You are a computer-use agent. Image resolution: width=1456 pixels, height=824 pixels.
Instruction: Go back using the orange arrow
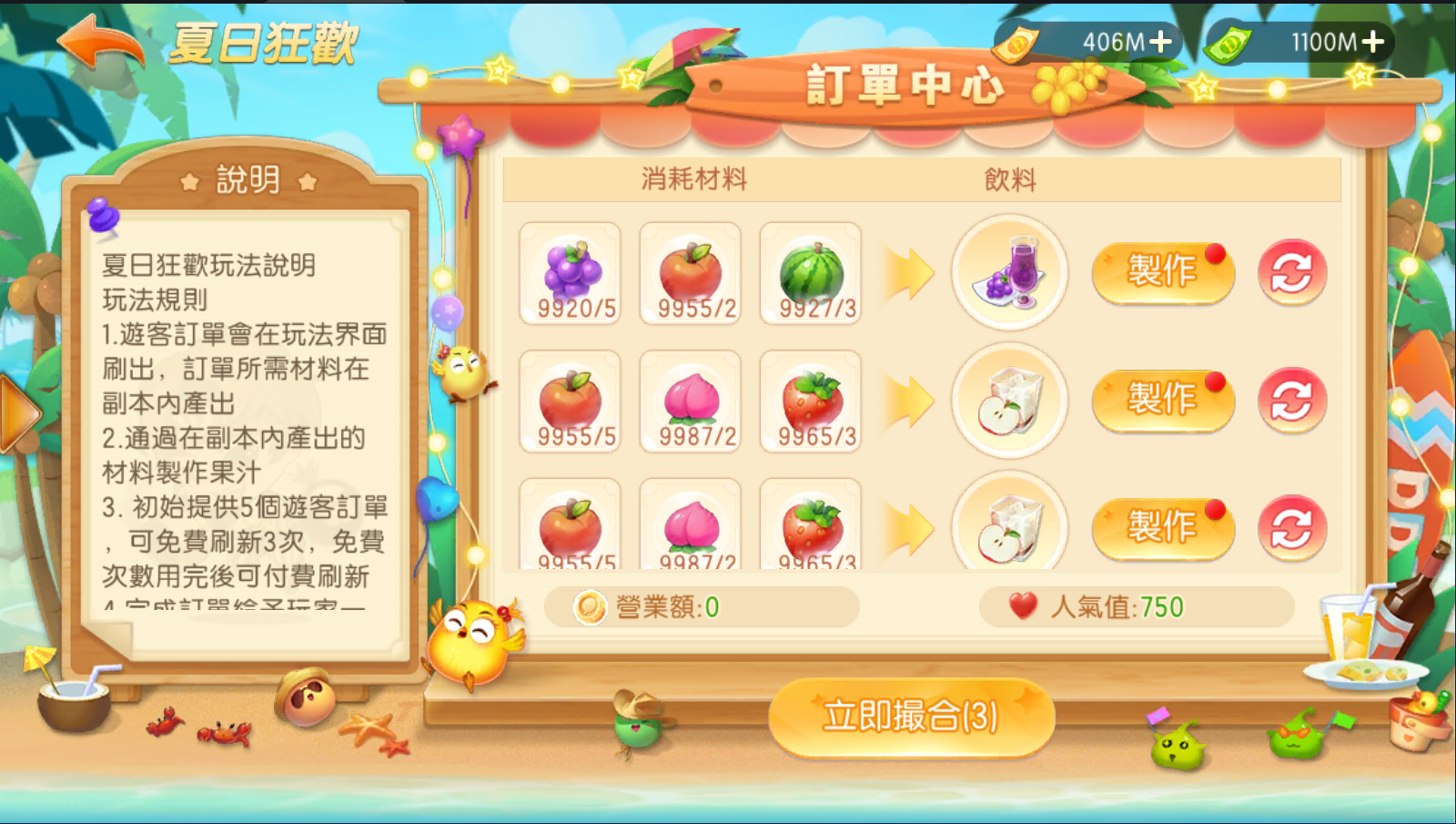pyautogui.click(x=100, y=43)
